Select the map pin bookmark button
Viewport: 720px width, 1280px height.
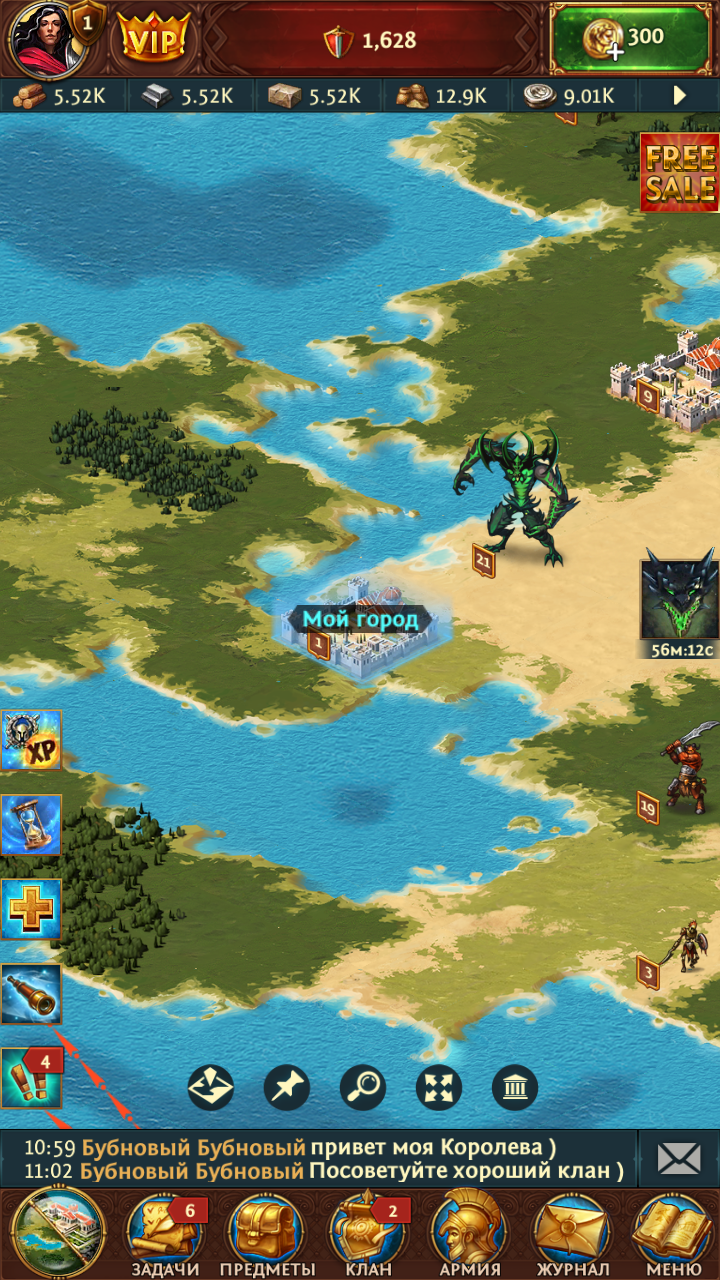click(287, 1087)
